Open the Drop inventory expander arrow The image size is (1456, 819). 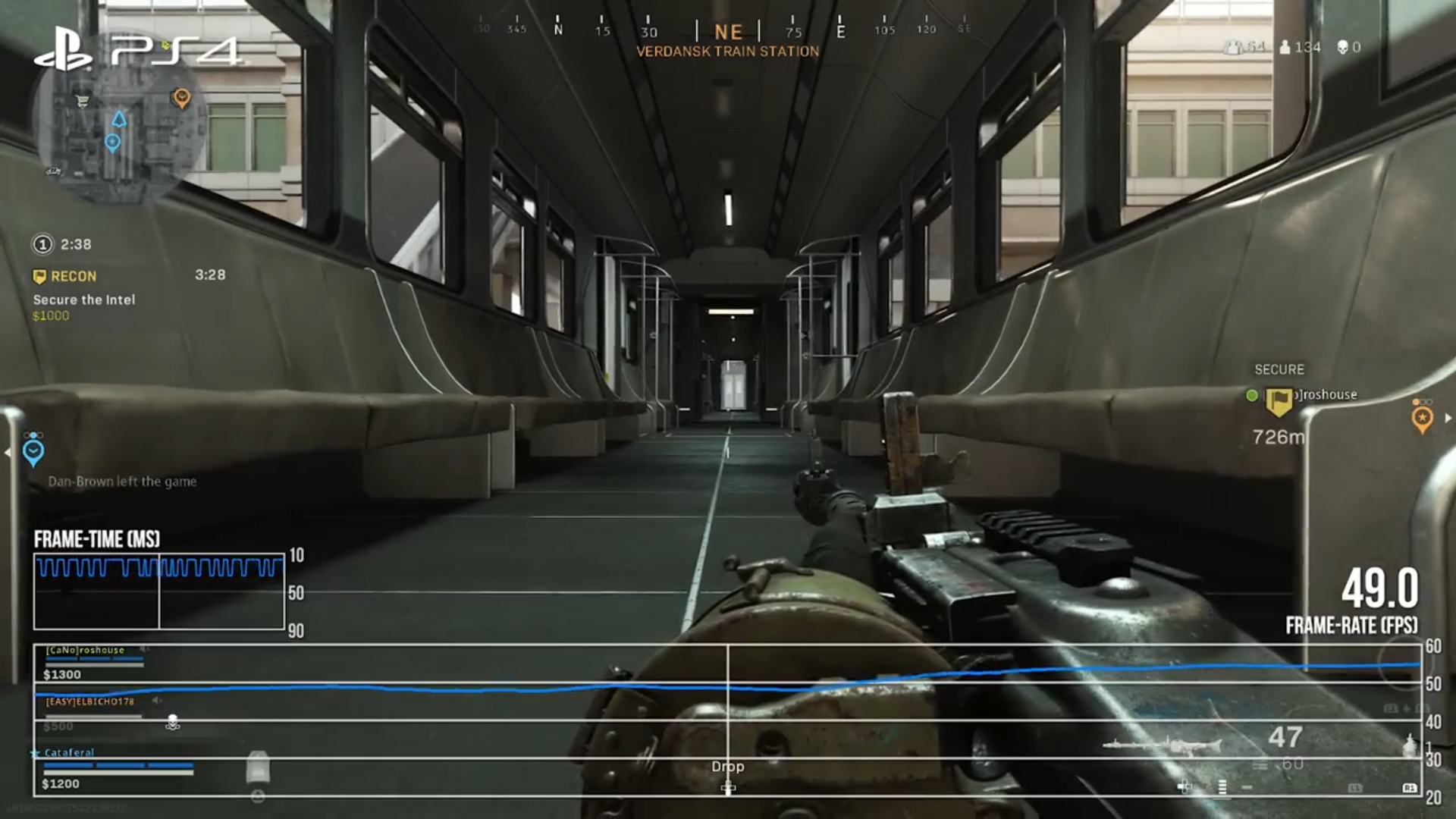coord(730,789)
